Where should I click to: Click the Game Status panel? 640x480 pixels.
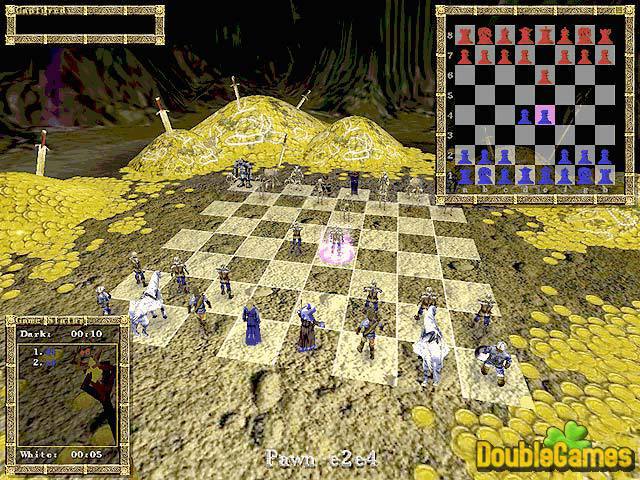click(x=67, y=394)
